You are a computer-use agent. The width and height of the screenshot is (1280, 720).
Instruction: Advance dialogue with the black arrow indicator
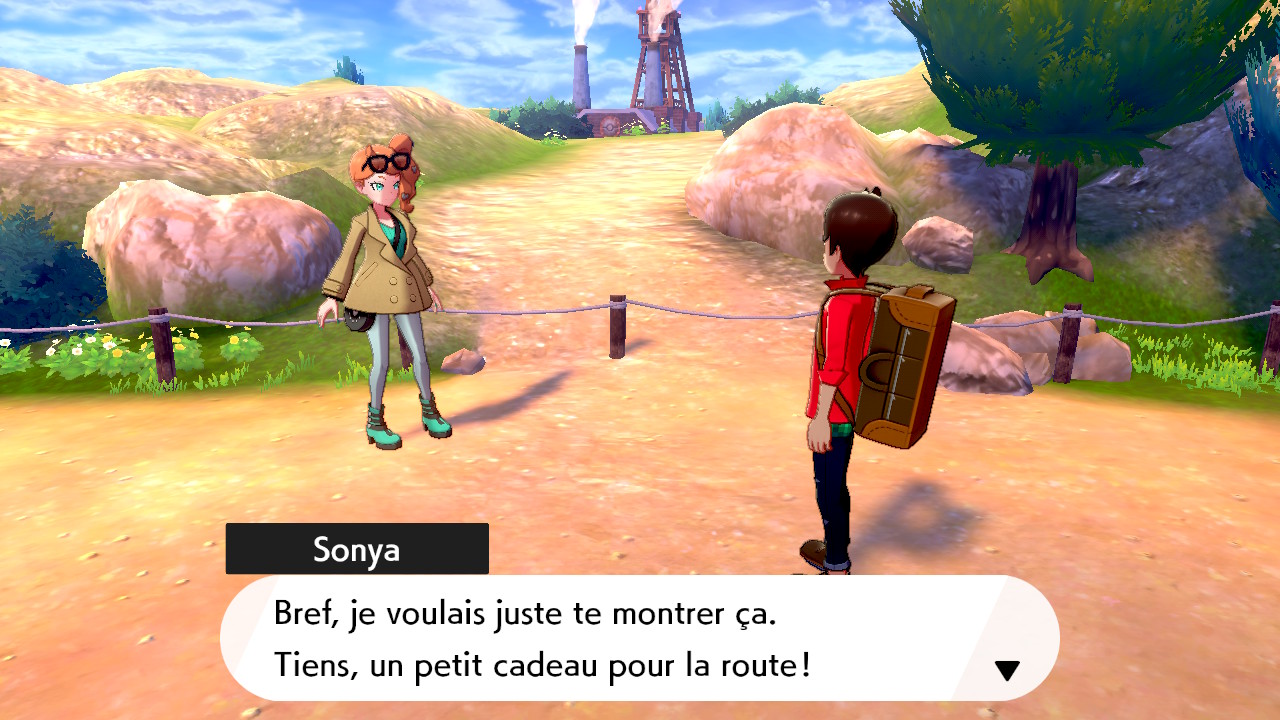(1007, 671)
